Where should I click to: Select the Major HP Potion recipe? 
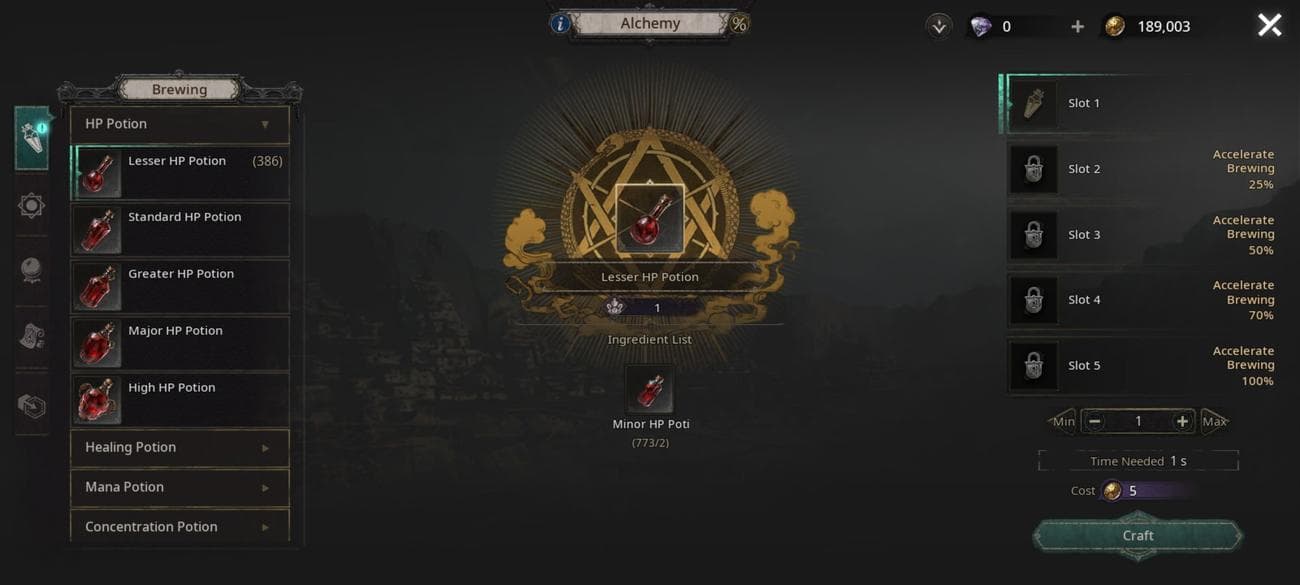tap(180, 343)
